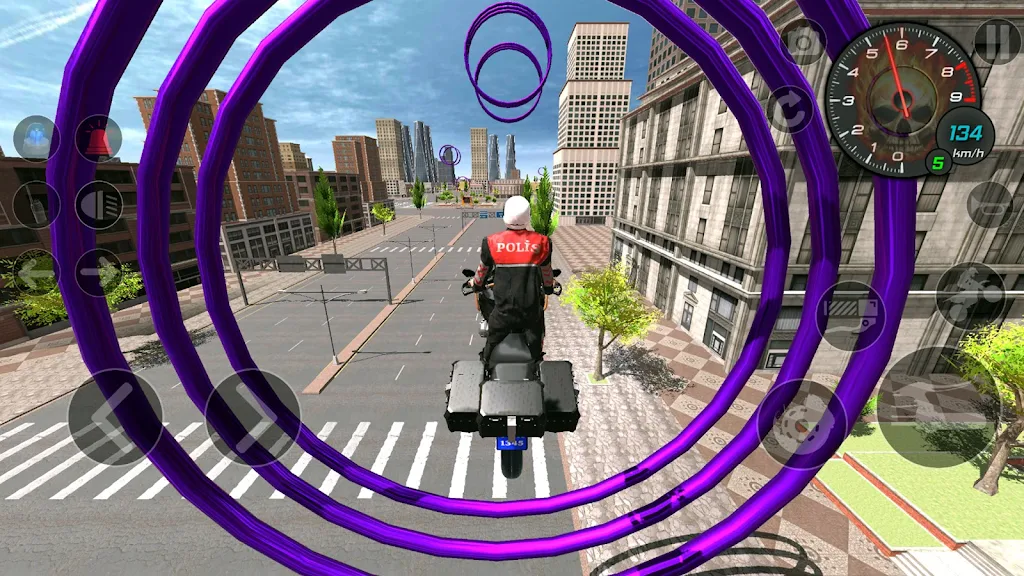The height and width of the screenshot is (576, 1024).
Task: Steer left with the large left chevron
Action: point(115,417)
